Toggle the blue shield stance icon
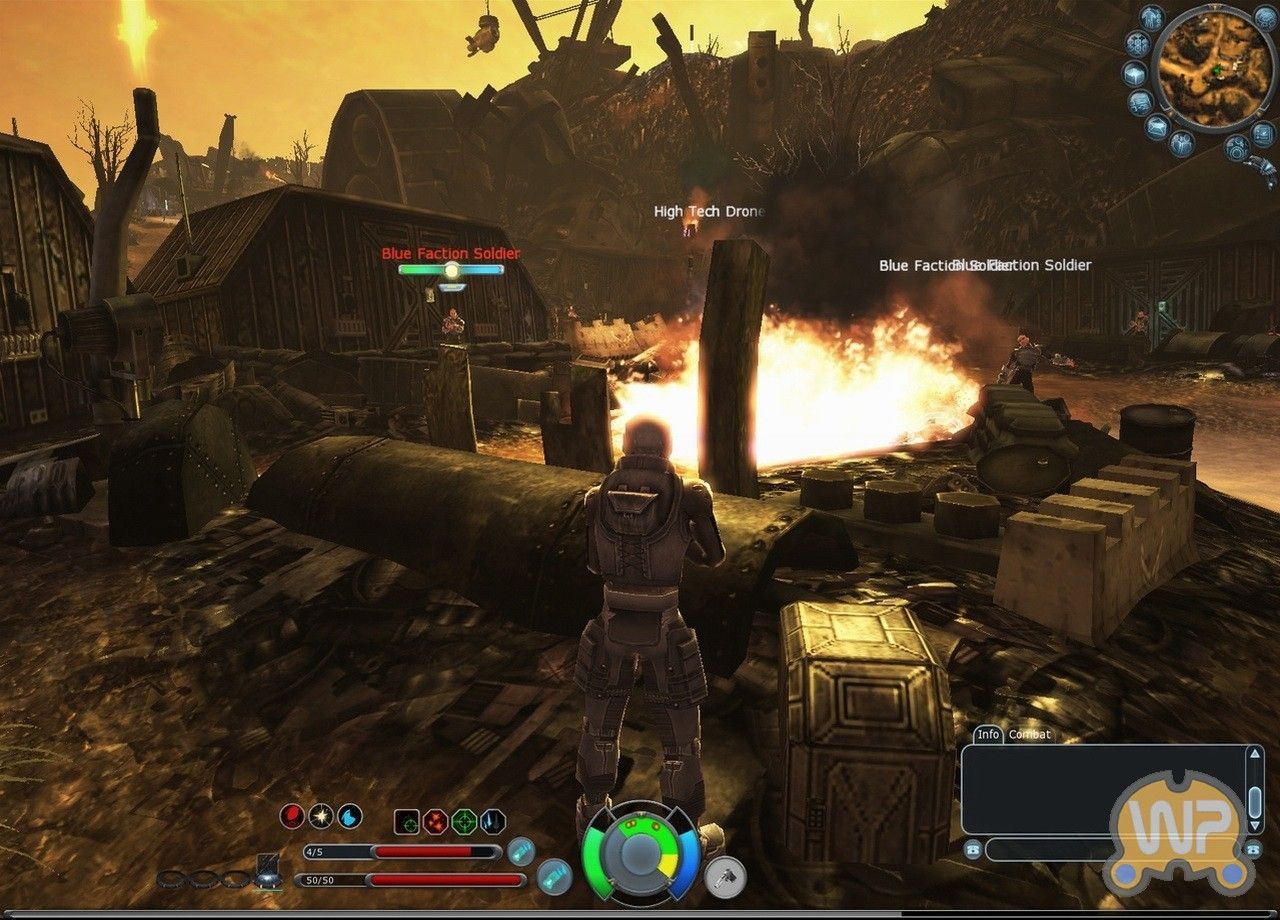 pyautogui.click(x=491, y=822)
